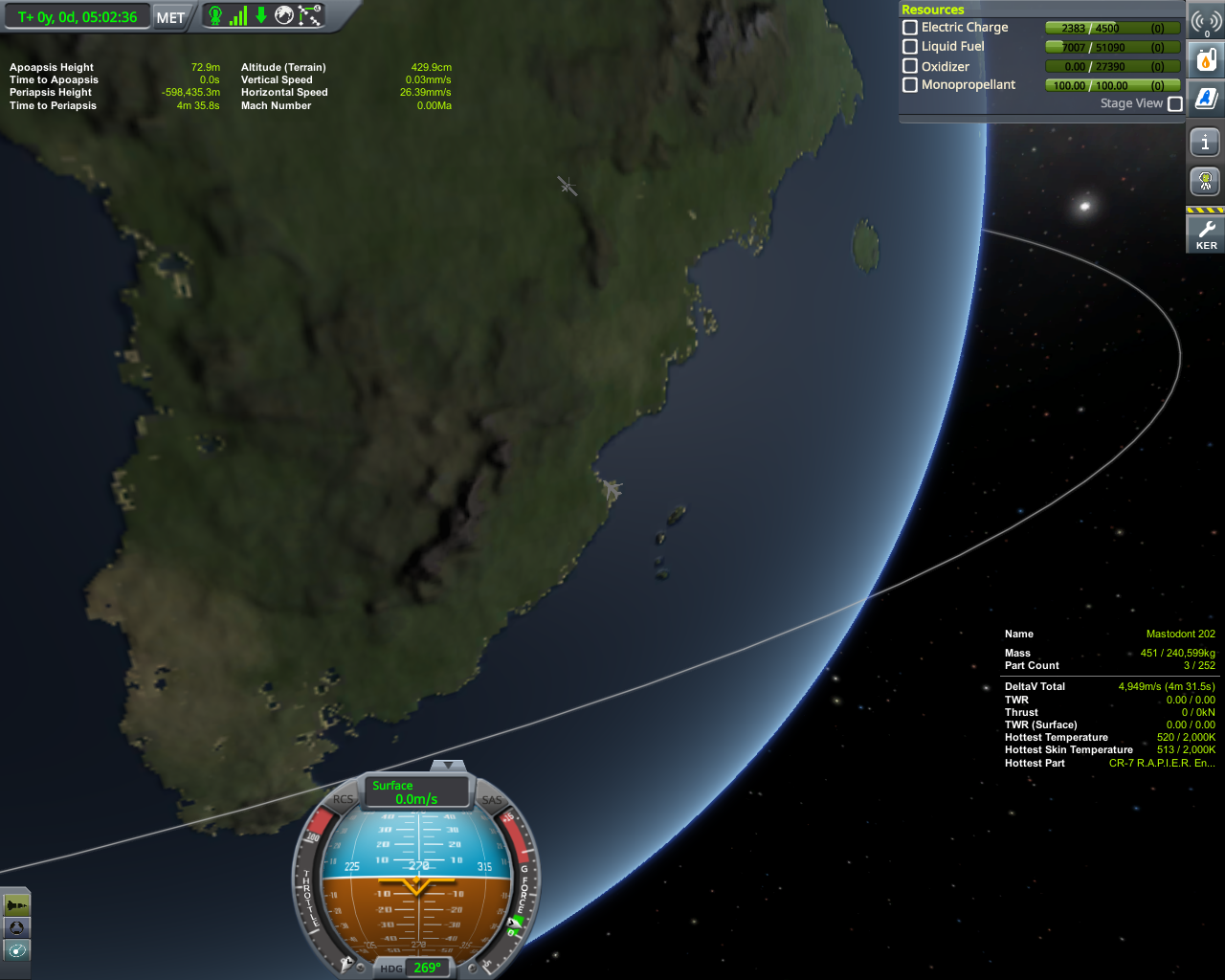Select the Monopropellant checkbox
1225x980 pixels.
(x=910, y=85)
